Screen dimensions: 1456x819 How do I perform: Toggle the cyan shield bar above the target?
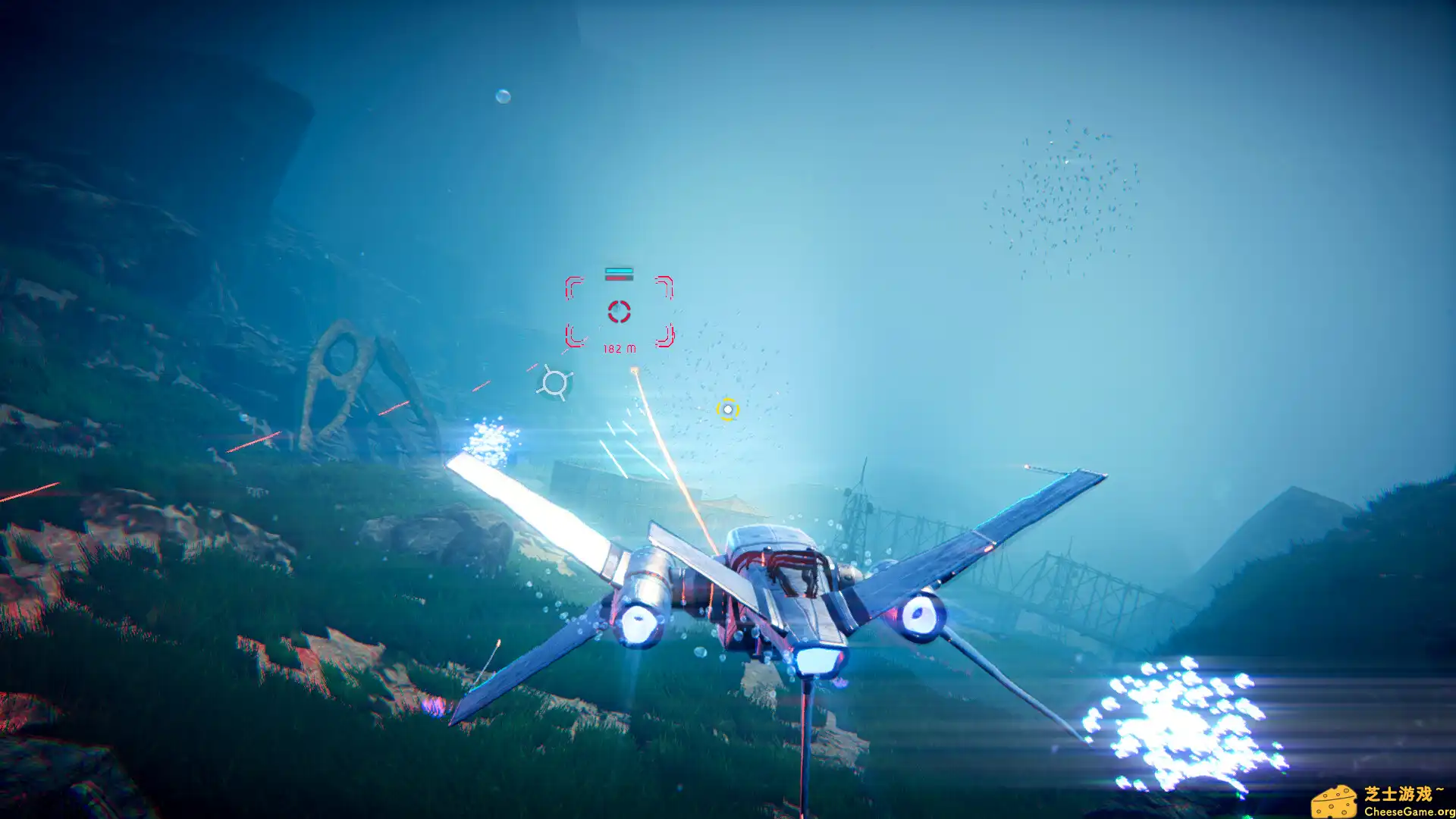[619, 271]
